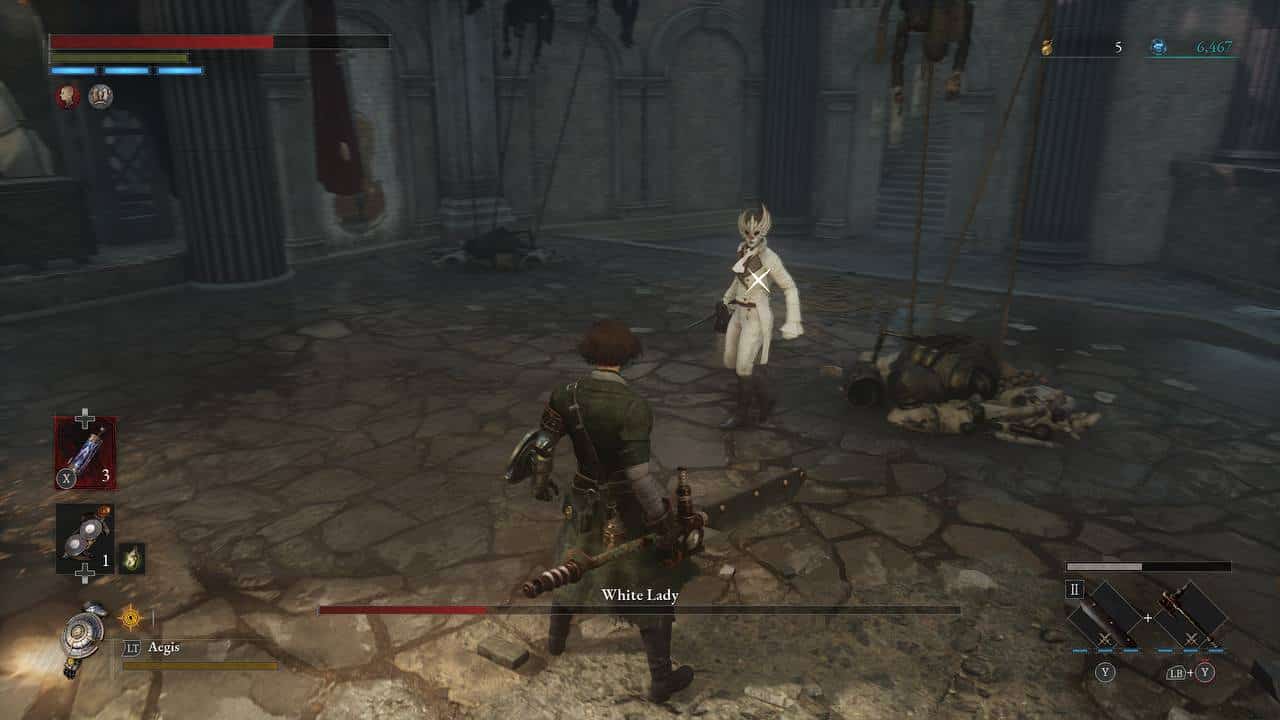
Task: Click the gold coin counter icon
Action: [1048, 47]
